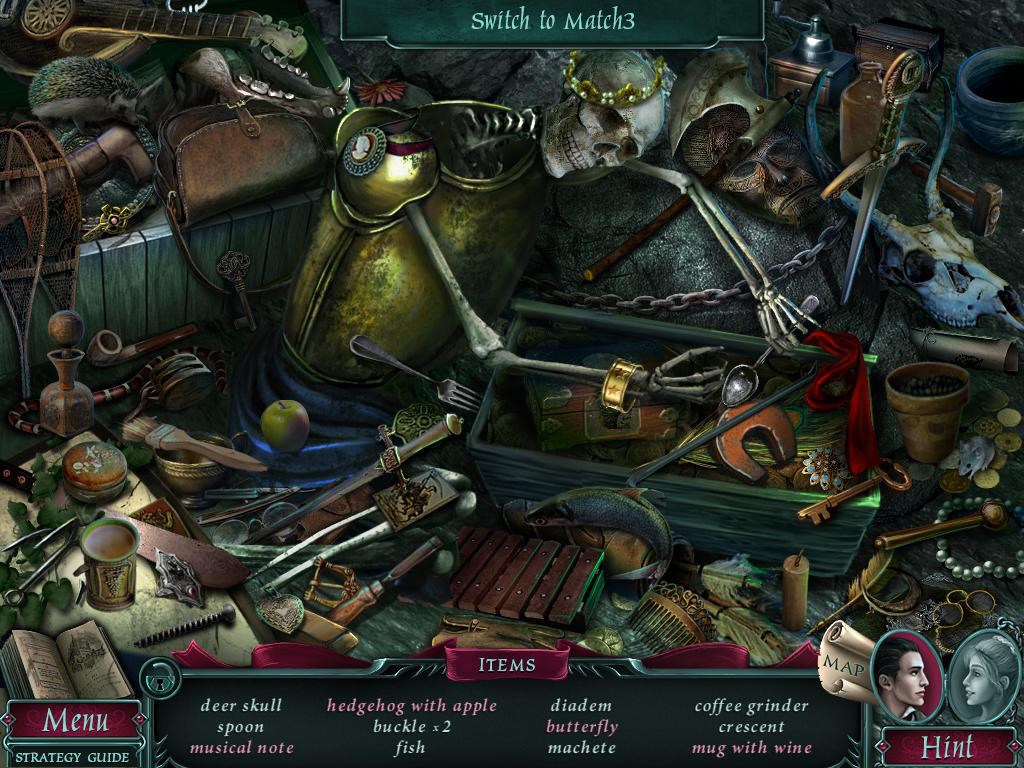Image resolution: width=1024 pixels, height=768 pixels.
Task: Open the Map scroll
Action: [x=840, y=661]
